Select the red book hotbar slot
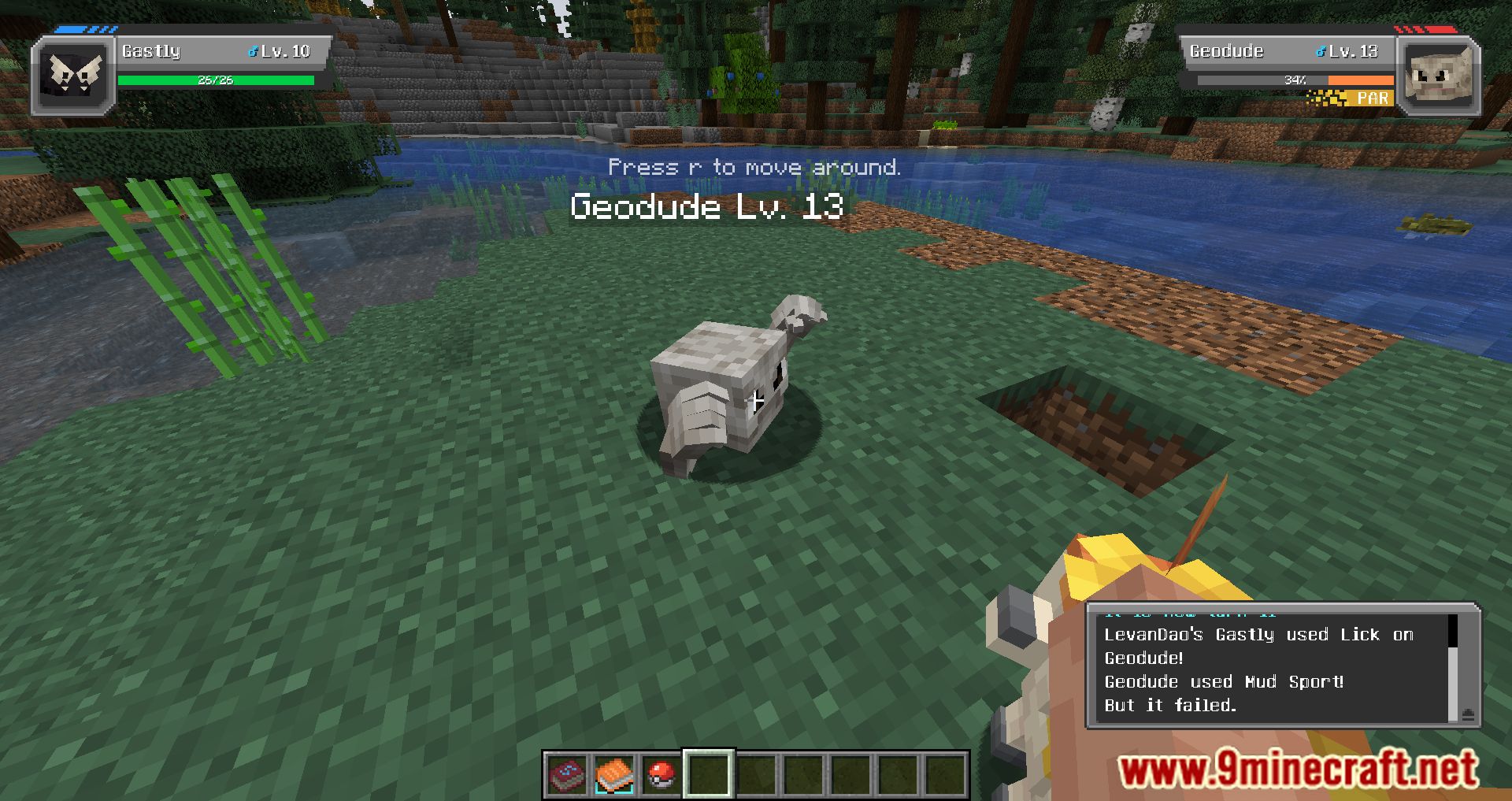1512x801 pixels. tap(567, 775)
